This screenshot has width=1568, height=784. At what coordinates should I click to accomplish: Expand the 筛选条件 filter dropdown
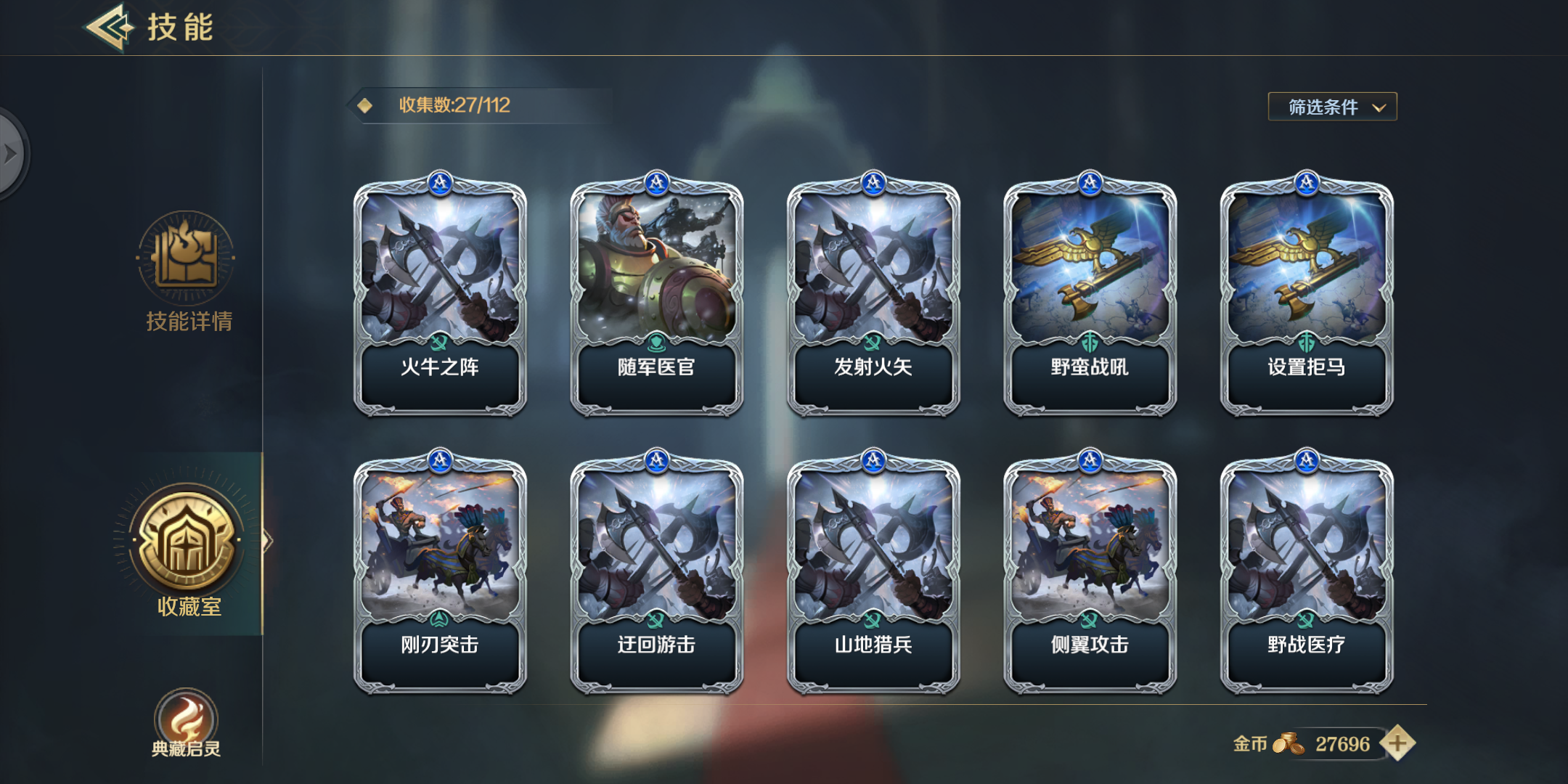(x=1331, y=106)
